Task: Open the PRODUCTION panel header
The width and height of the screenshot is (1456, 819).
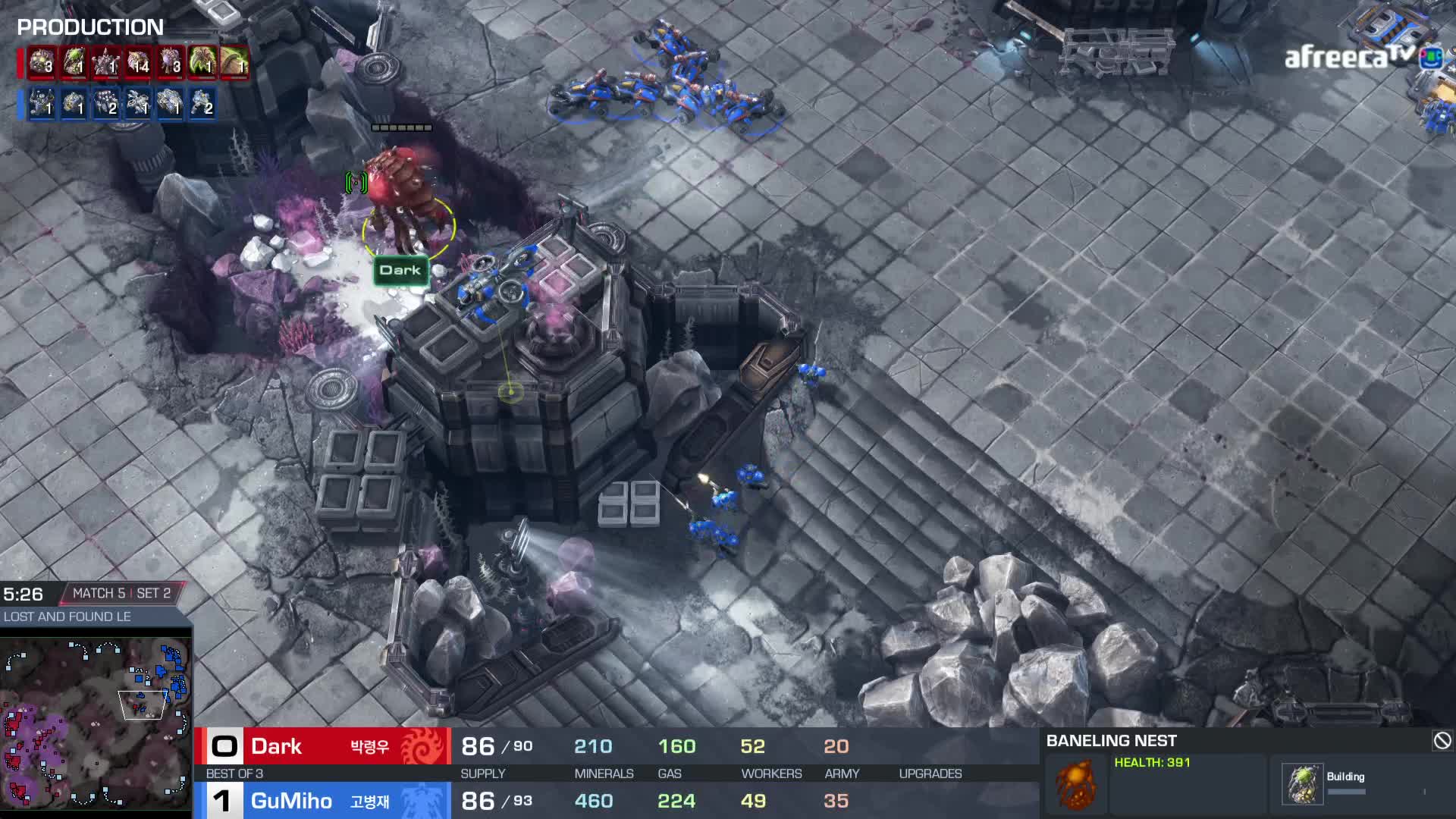Action: pyautogui.click(x=90, y=27)
